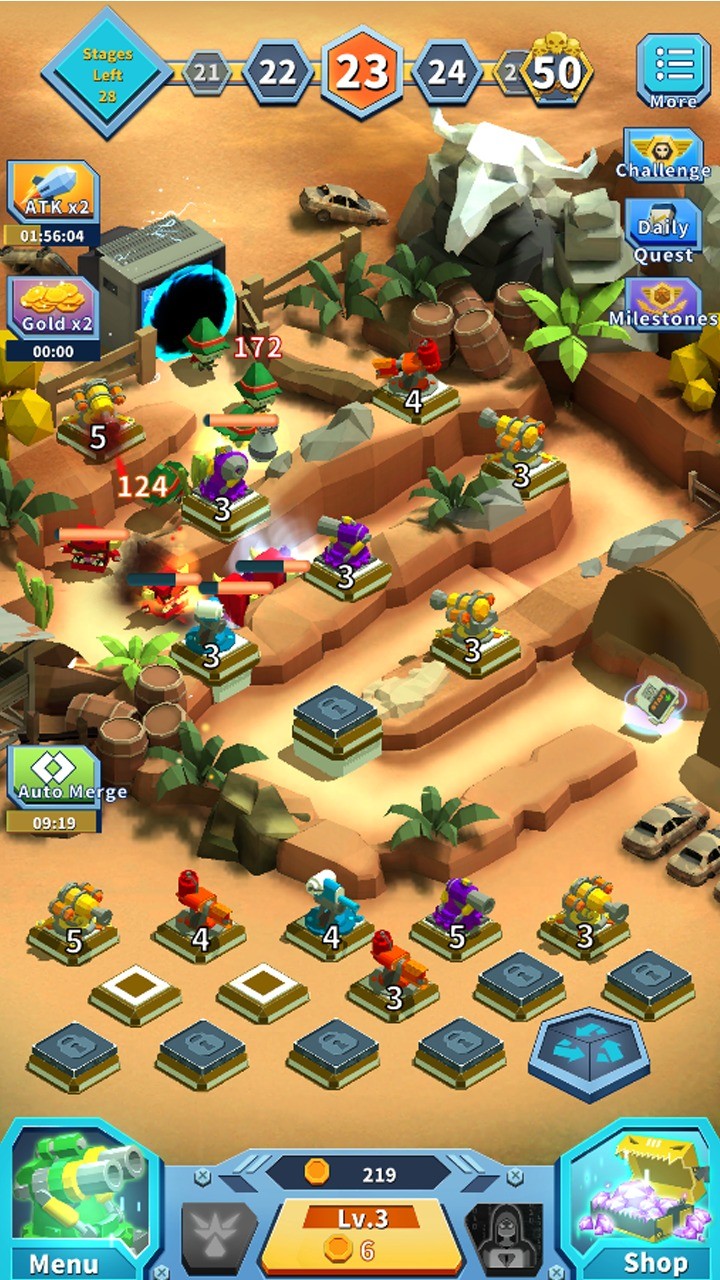Select stage 22 on the stage tracker
This screenshot has height=1280, width=720.
click(277, 72)
